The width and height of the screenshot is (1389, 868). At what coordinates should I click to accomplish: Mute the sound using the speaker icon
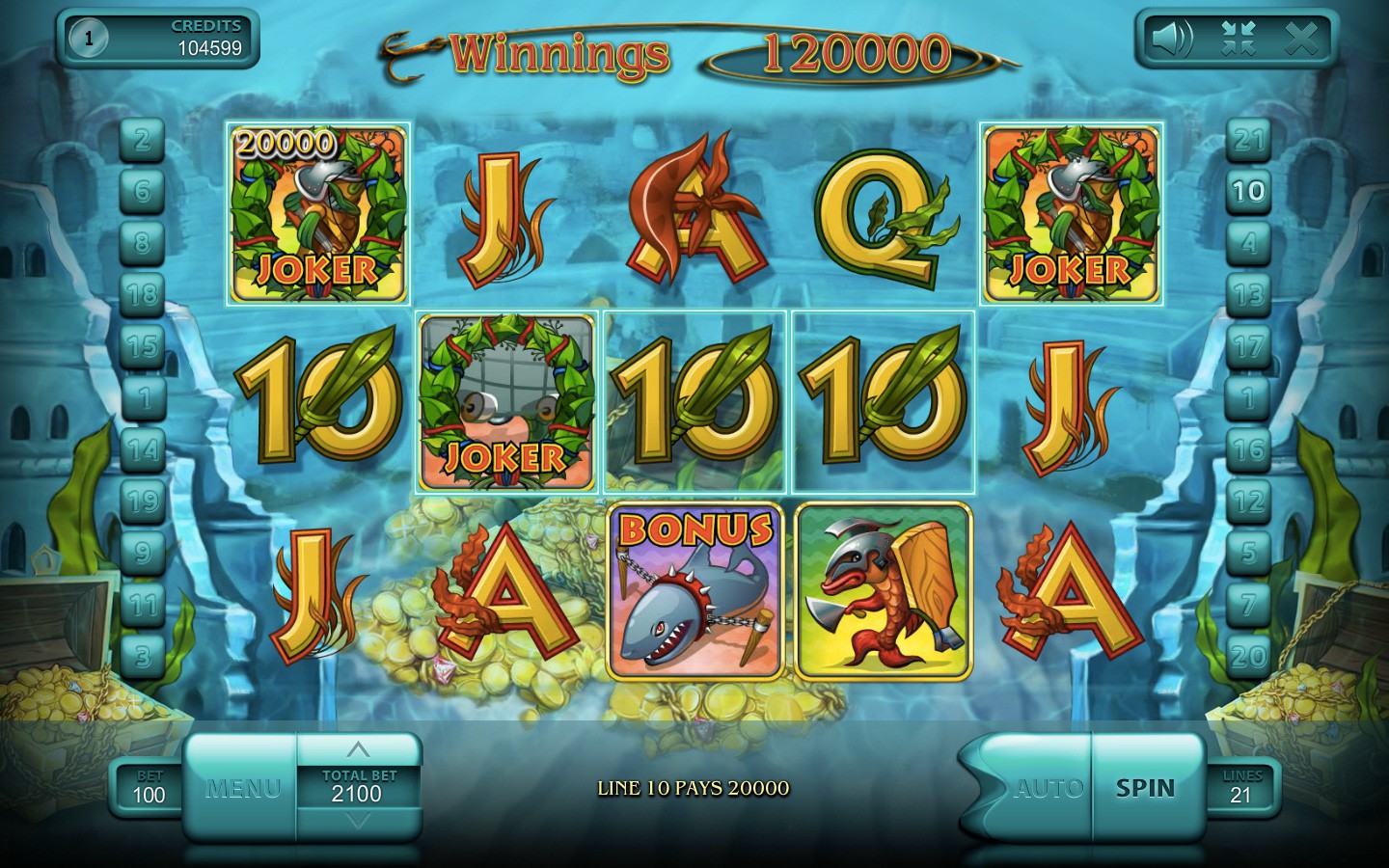click(1171, 39)
